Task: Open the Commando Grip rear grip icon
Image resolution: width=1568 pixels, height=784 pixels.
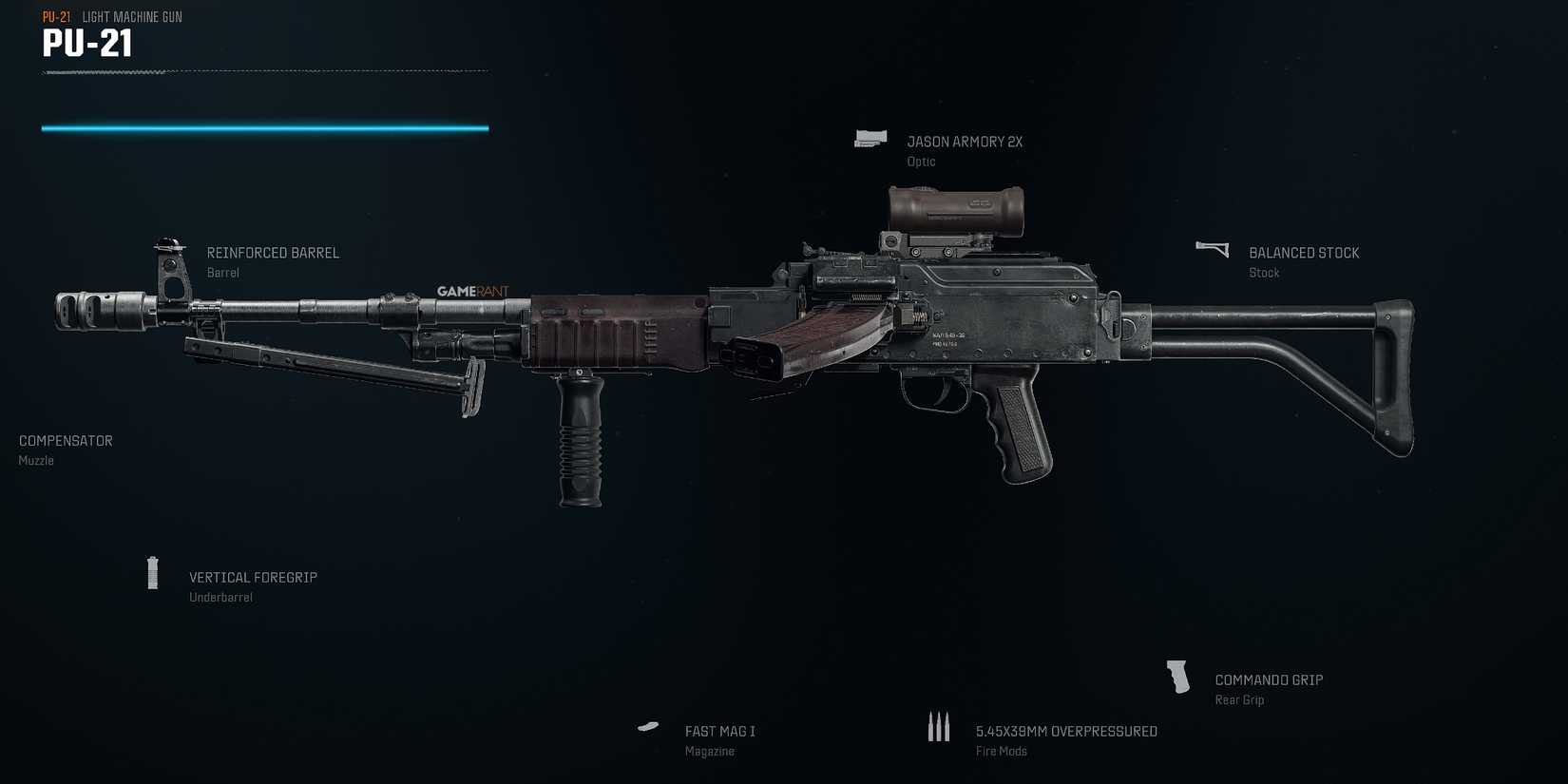Action: click(x=1178, y=677)
